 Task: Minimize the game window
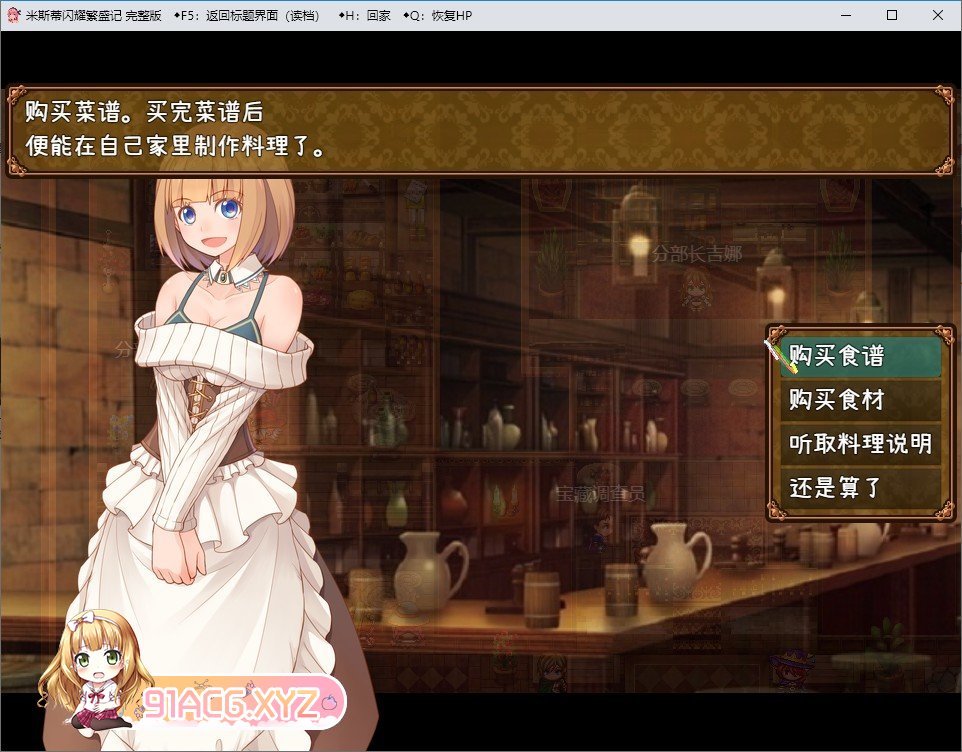(x=845, y=15)
